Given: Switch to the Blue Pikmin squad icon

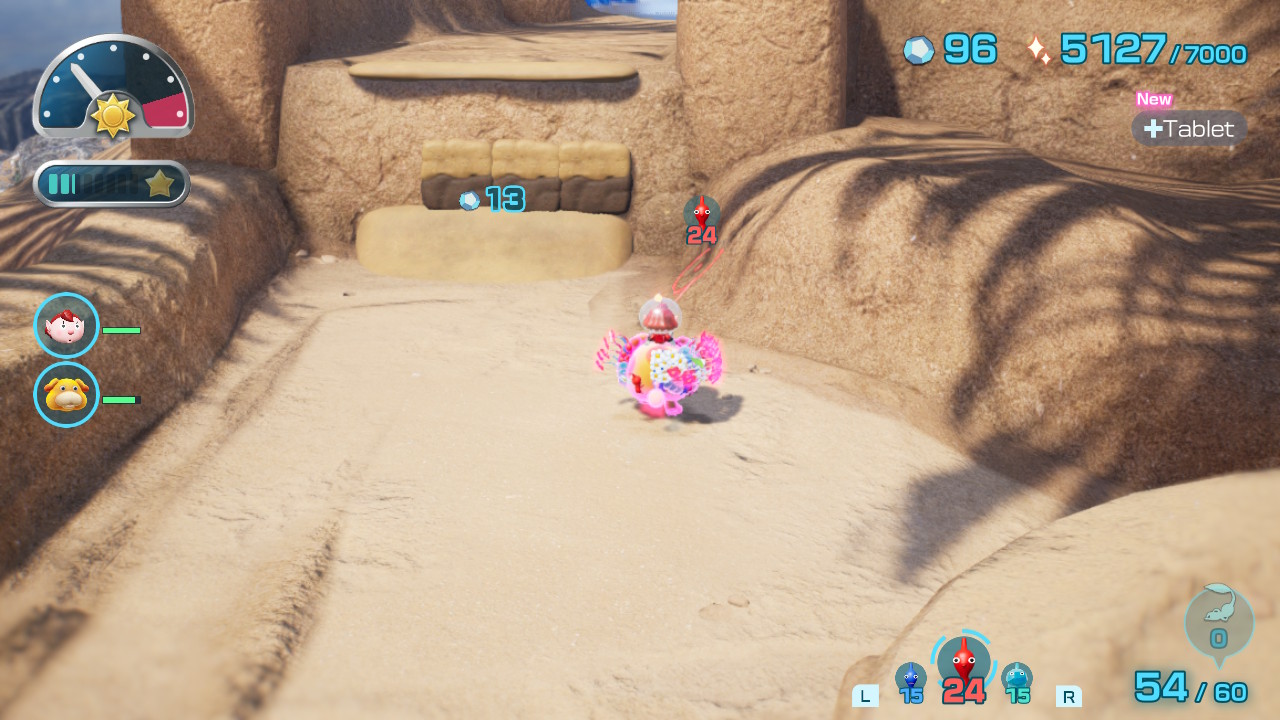Looking at the screenshot, I should [x=910, y=679].
